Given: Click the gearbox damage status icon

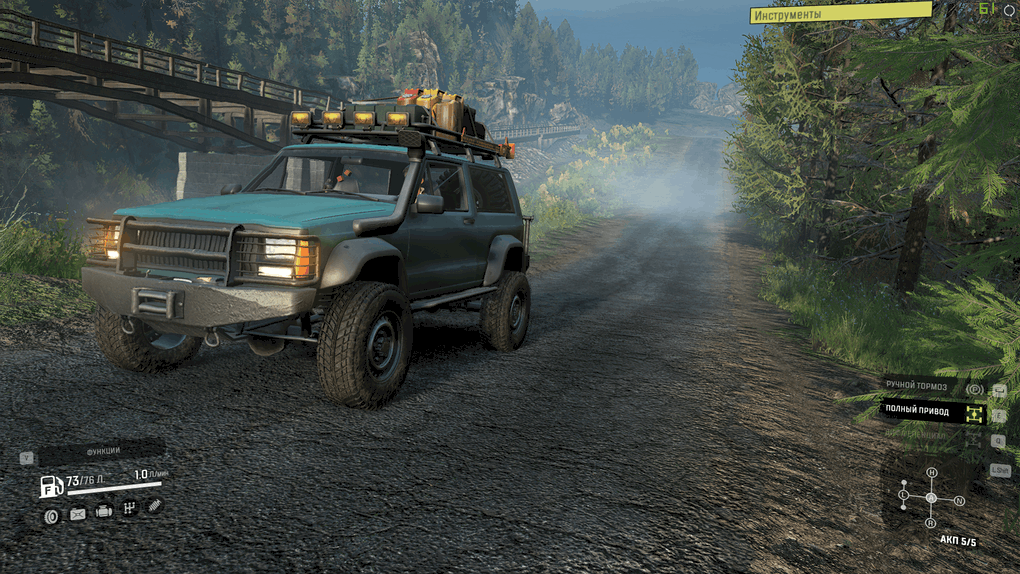Looking at the screenshot, I should [x=129, y=510].
